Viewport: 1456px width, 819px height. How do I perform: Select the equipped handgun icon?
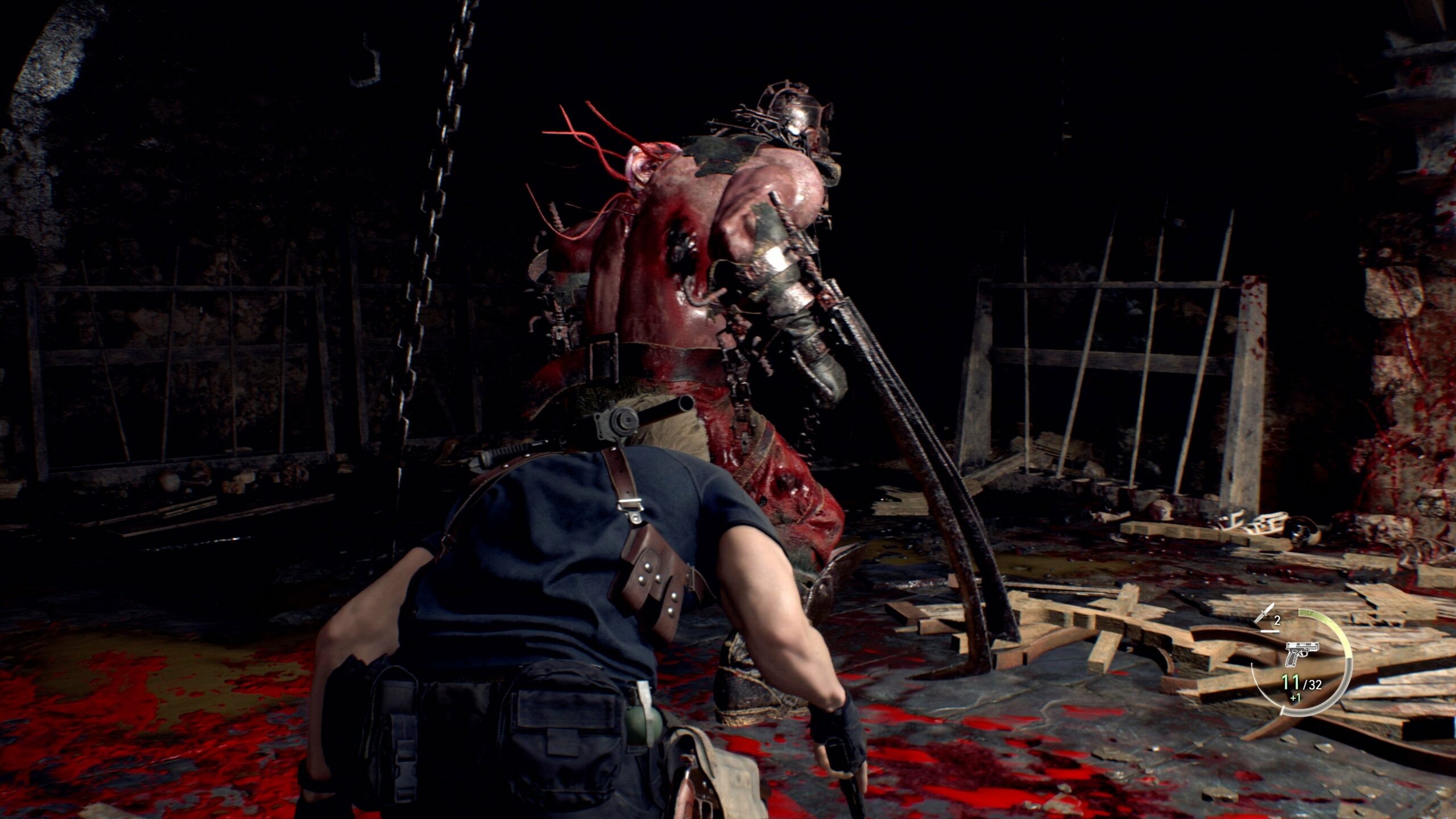[1302, 655]
